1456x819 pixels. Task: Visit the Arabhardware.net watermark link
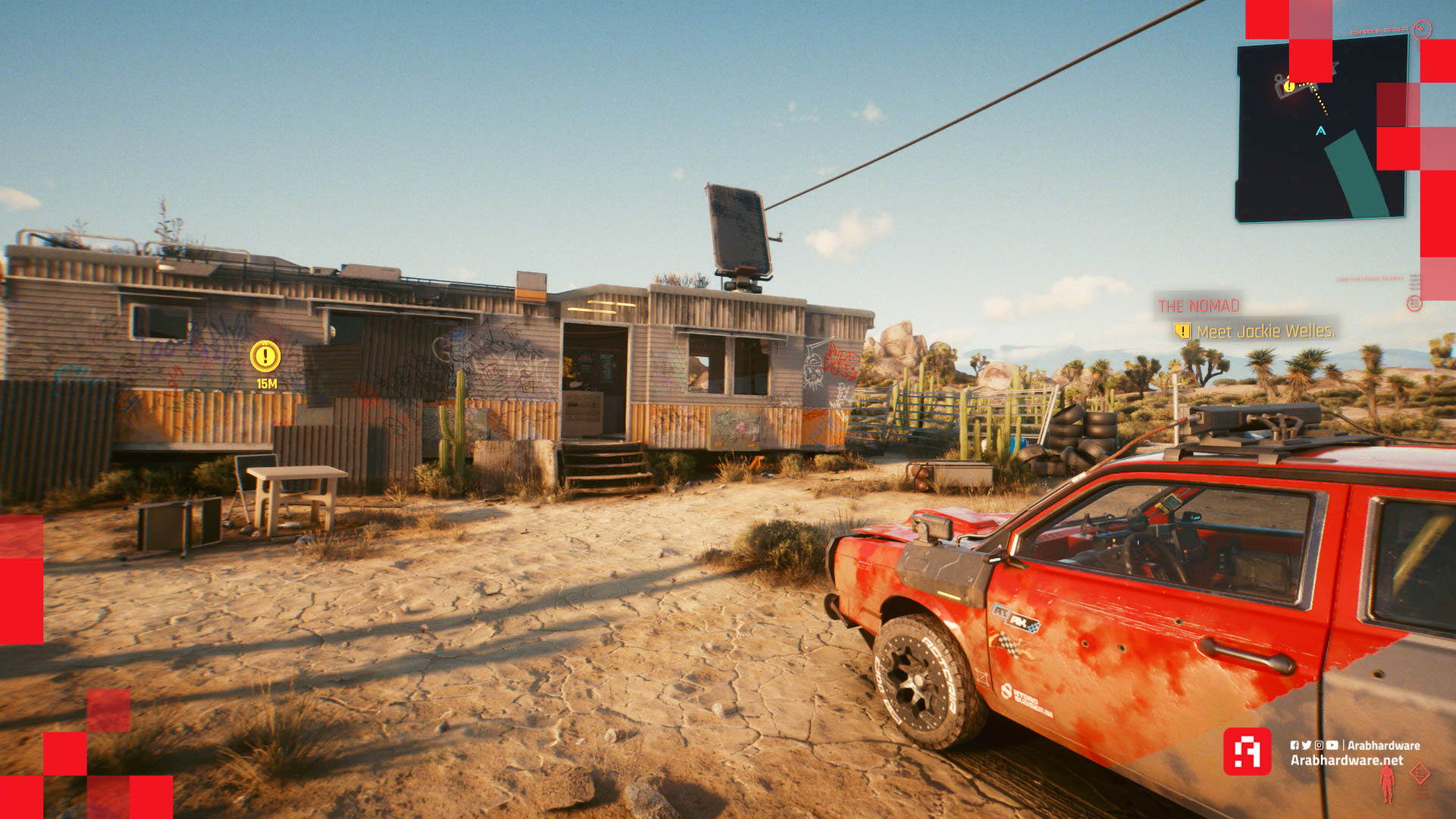tap(1347, 760)
